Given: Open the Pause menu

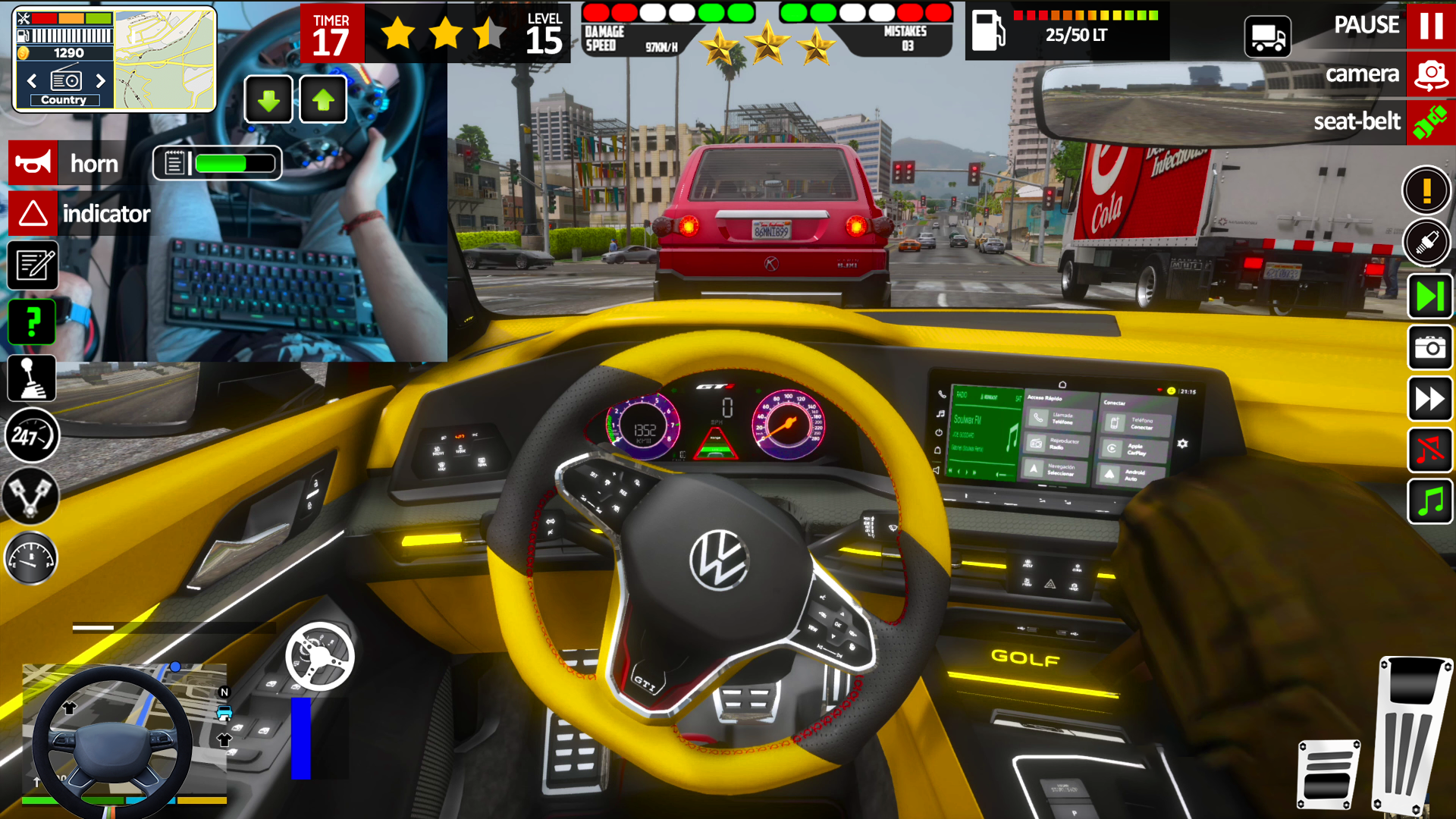Looking at the screenshot, I should (x=1432, y=25).
